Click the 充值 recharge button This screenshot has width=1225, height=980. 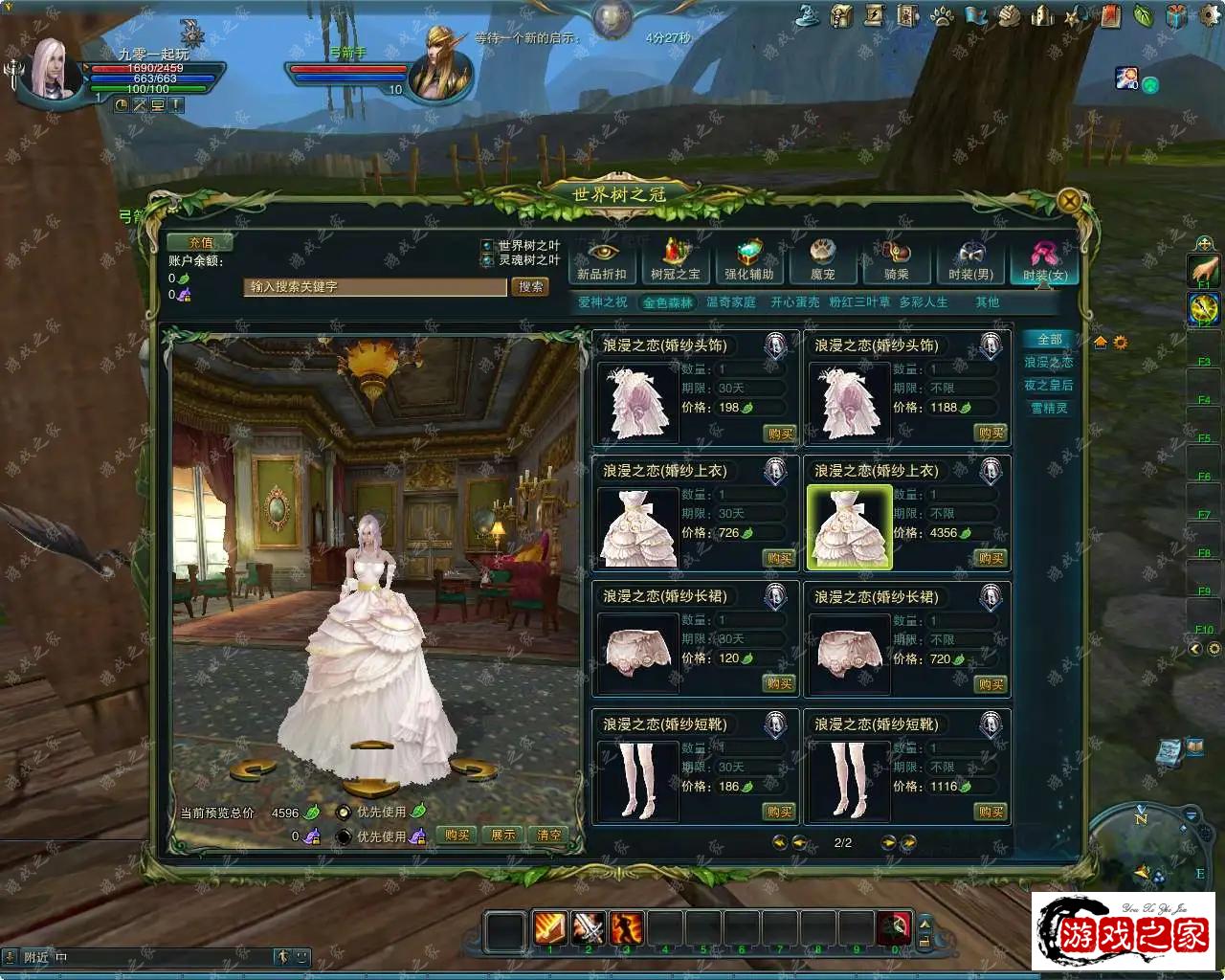coord(200,243)
